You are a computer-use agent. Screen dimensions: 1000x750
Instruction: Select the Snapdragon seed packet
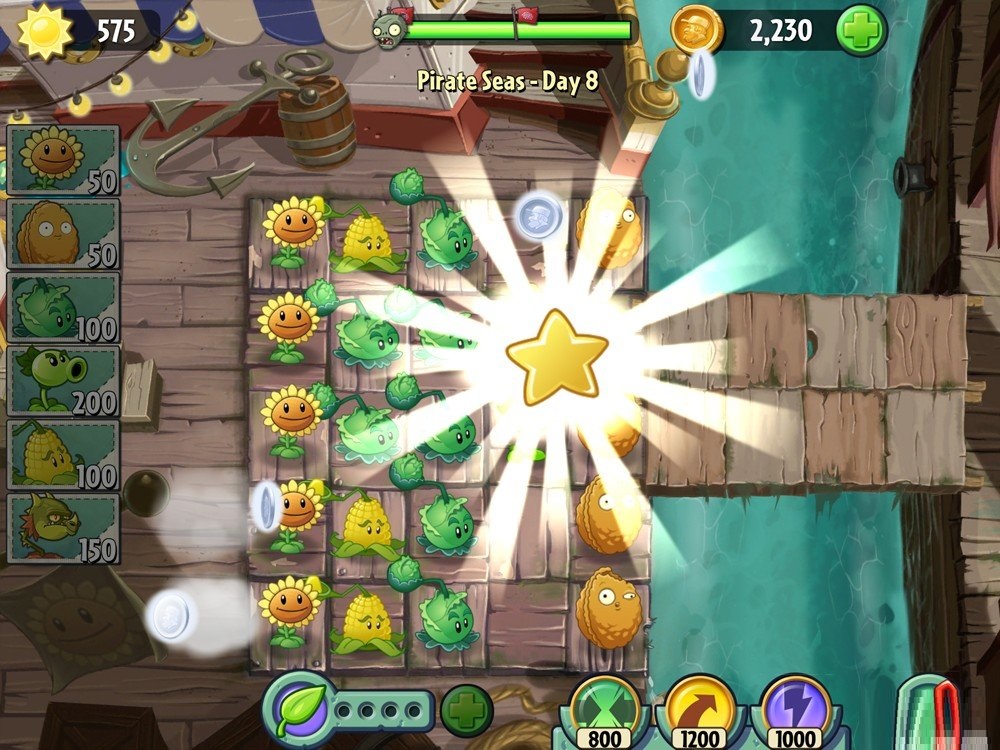(x=62, y=528)
